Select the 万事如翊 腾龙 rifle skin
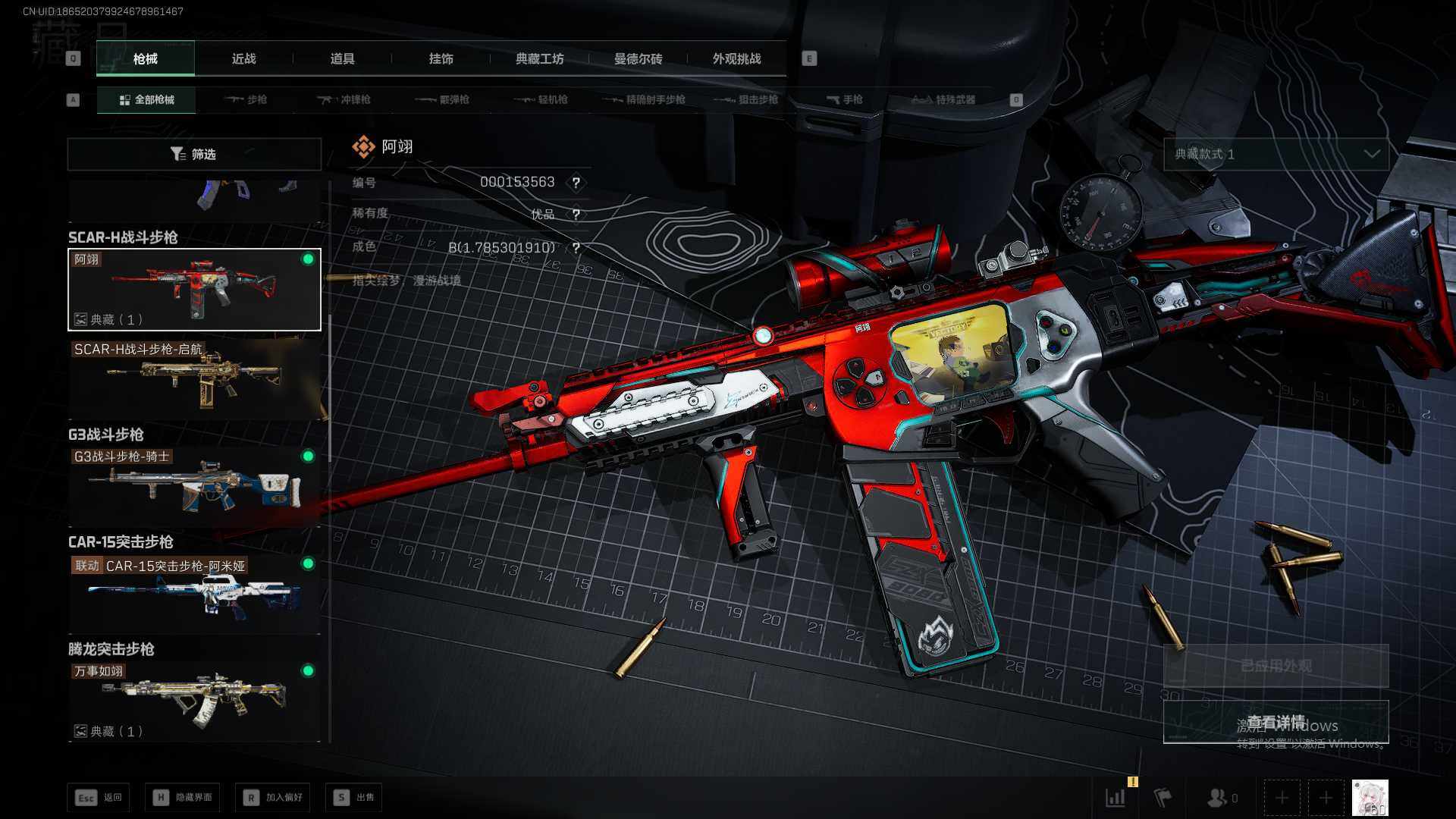This screenshot has width=1456, height=819. coord(194,700)
